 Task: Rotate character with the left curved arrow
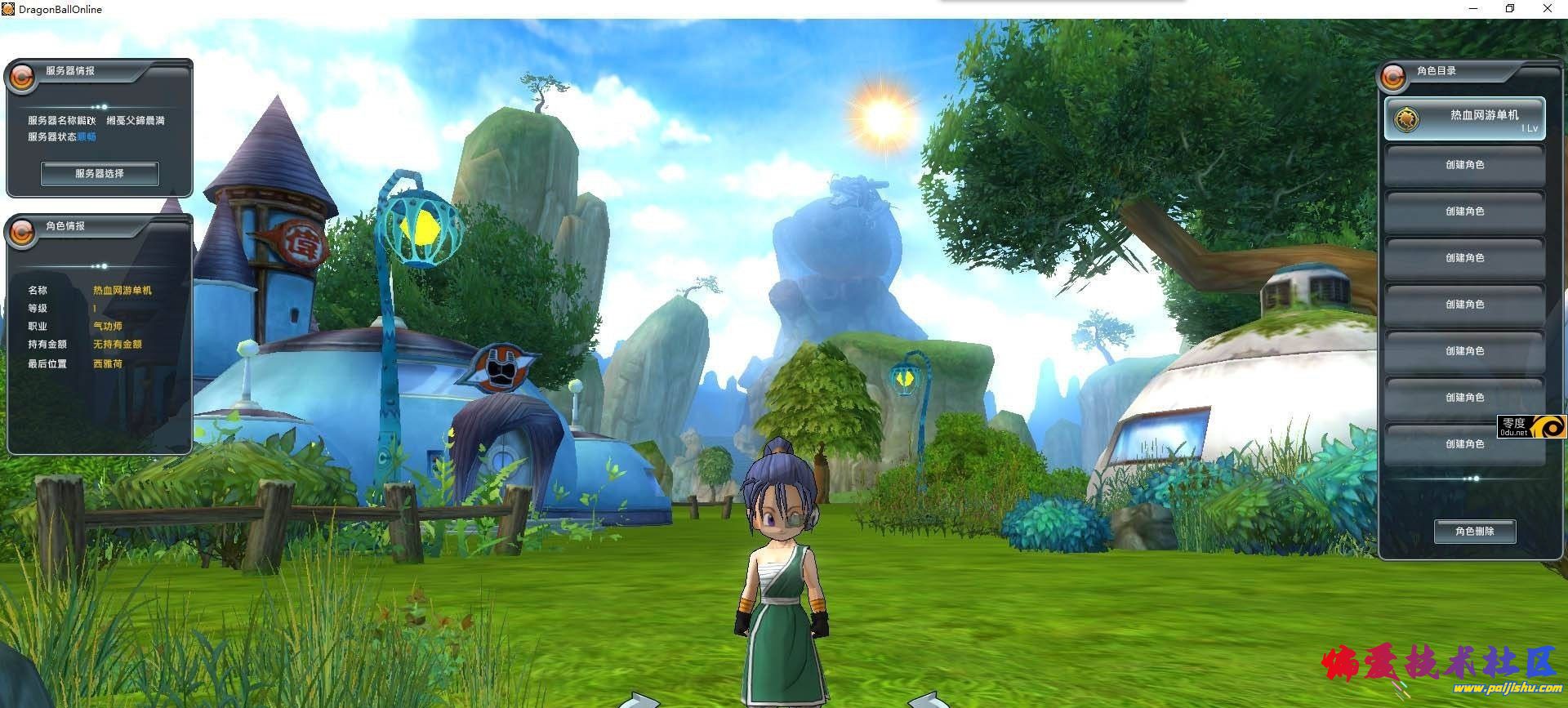tap(638, 700)
